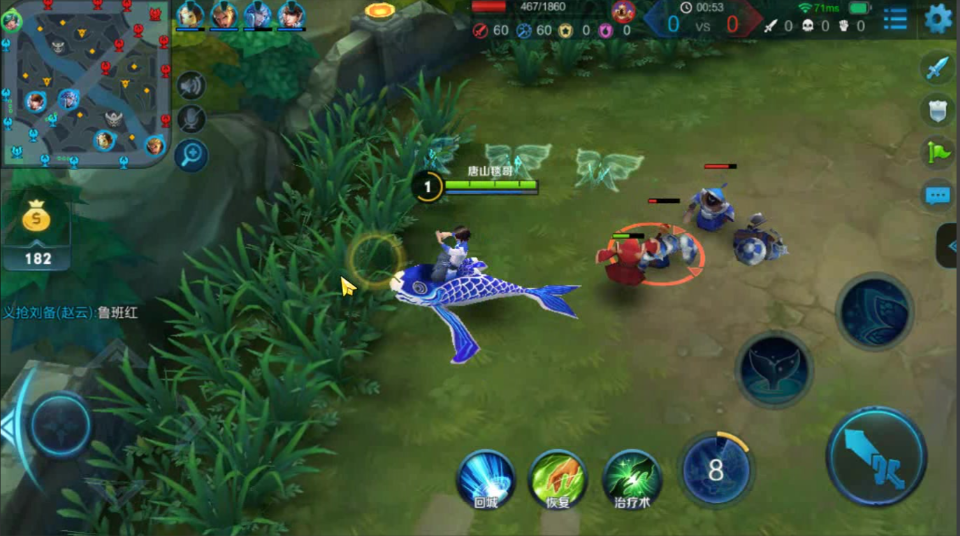
Task: Tap the skill on 8-second cooldown
Action: [716, 469]
